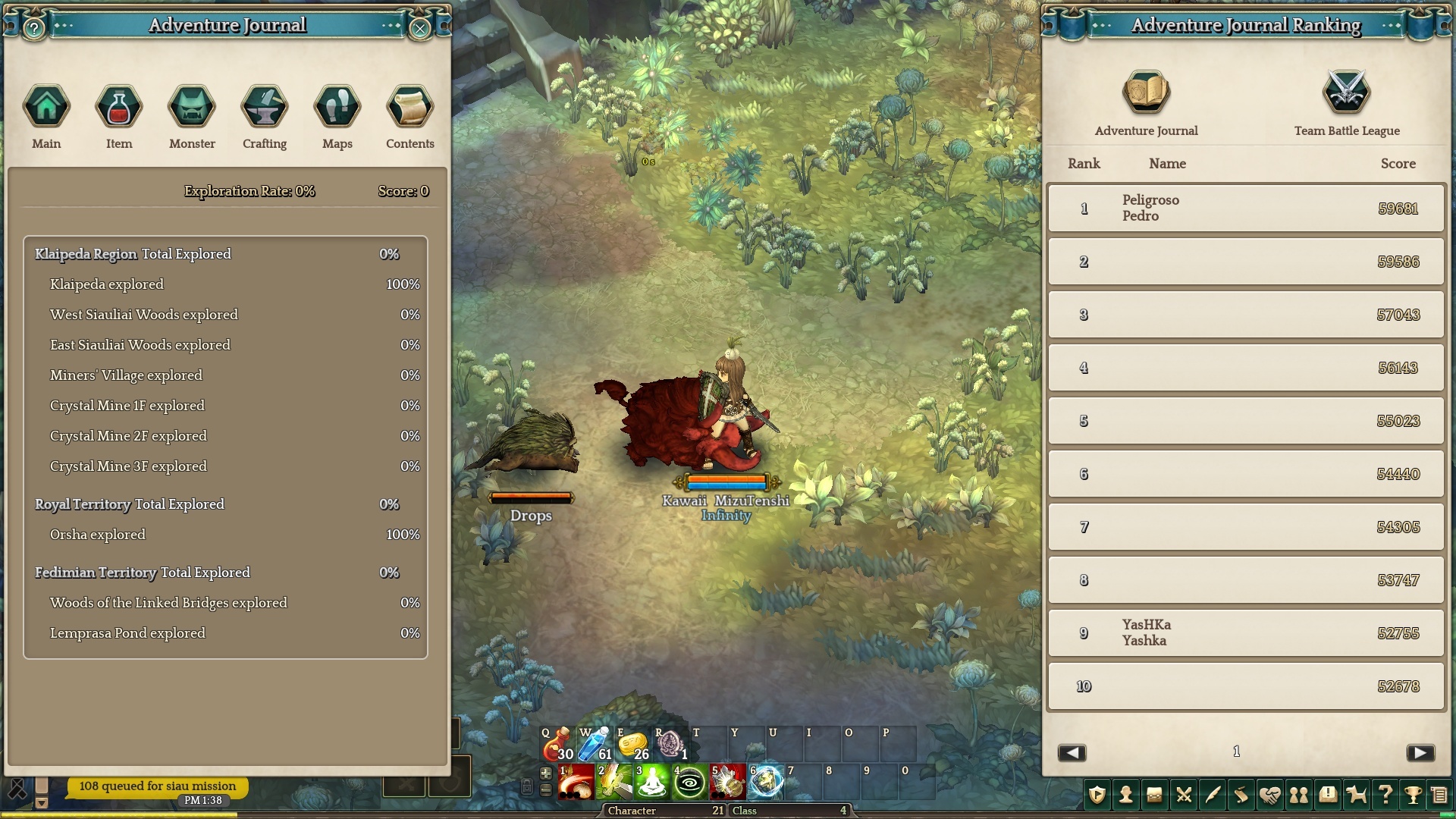Use the red health potion slot

click(x=557, y=745)
